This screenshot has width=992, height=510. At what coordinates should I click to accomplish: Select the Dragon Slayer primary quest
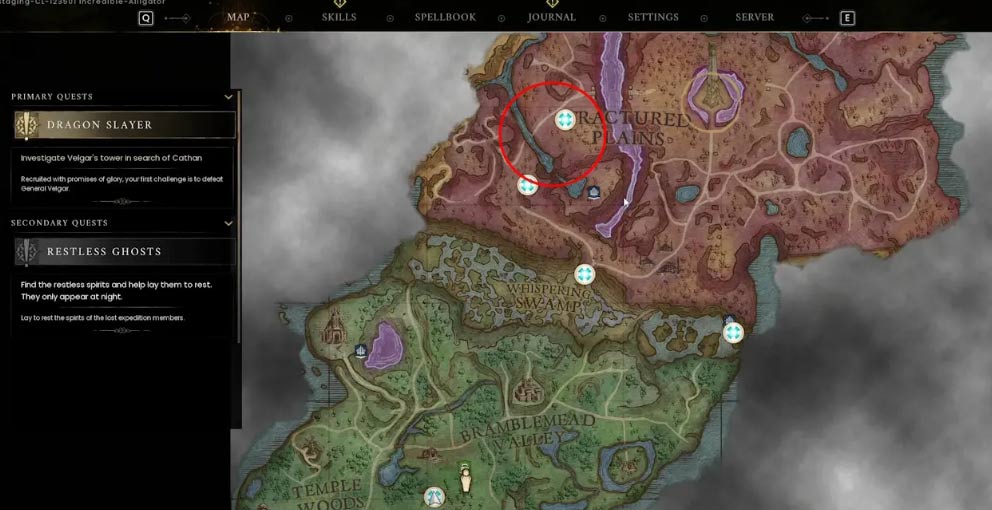(x=125, y=125)
